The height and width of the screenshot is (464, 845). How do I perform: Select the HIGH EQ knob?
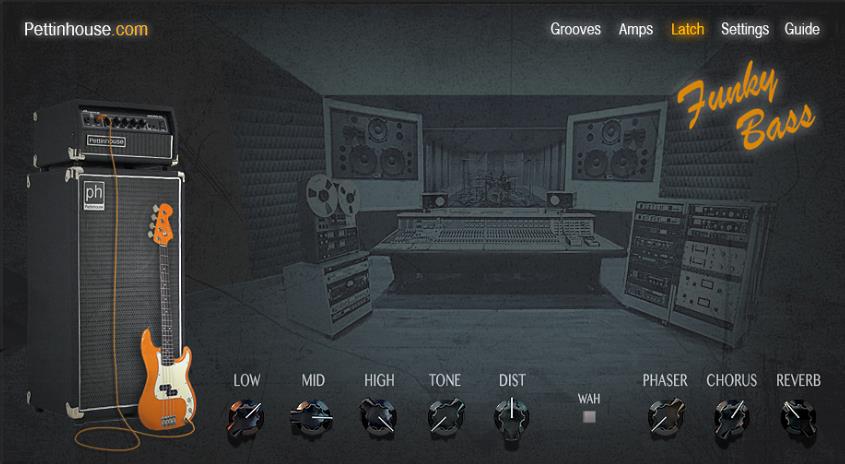[x=378, y=414]
